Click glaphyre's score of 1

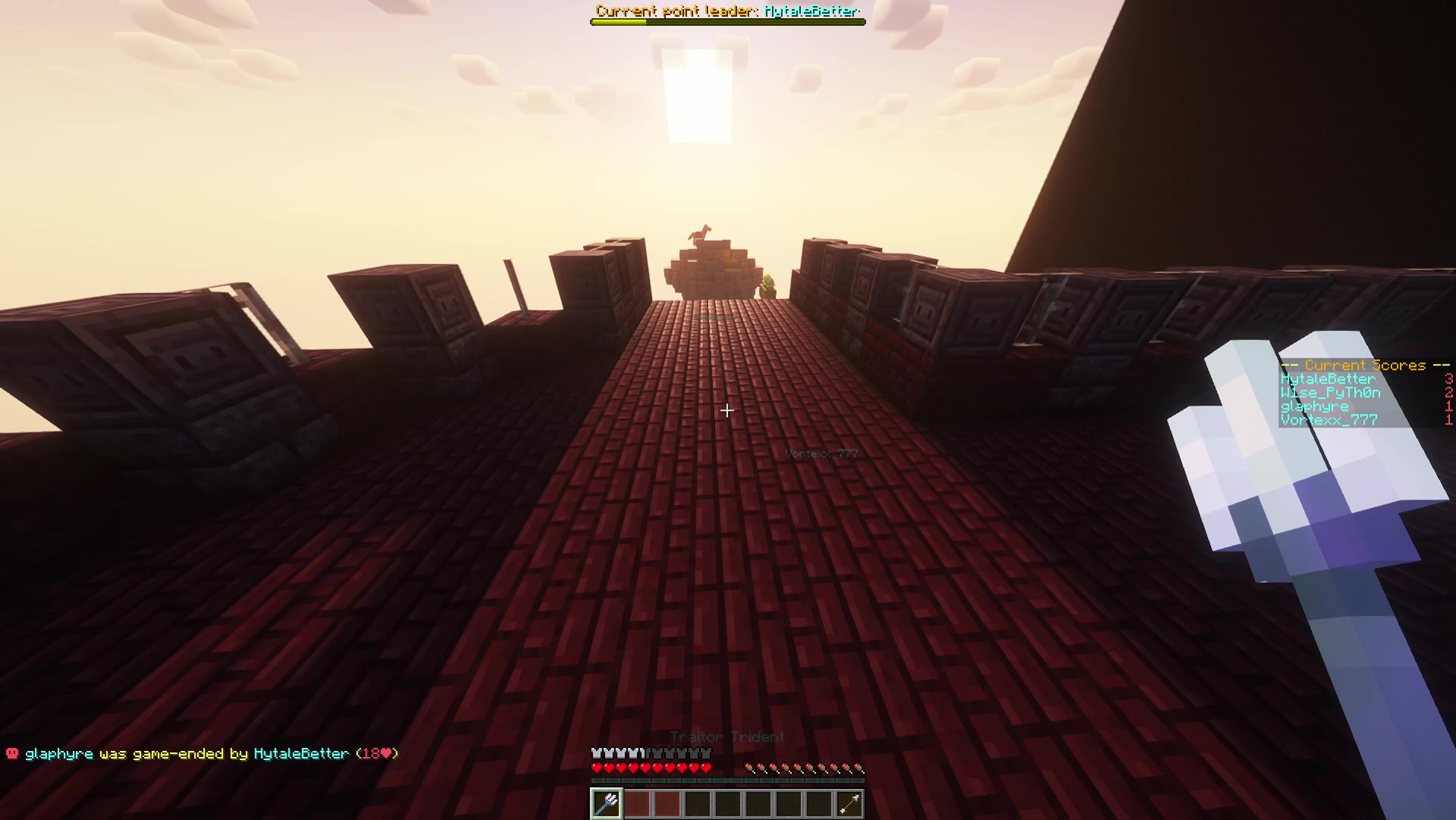1448,405
